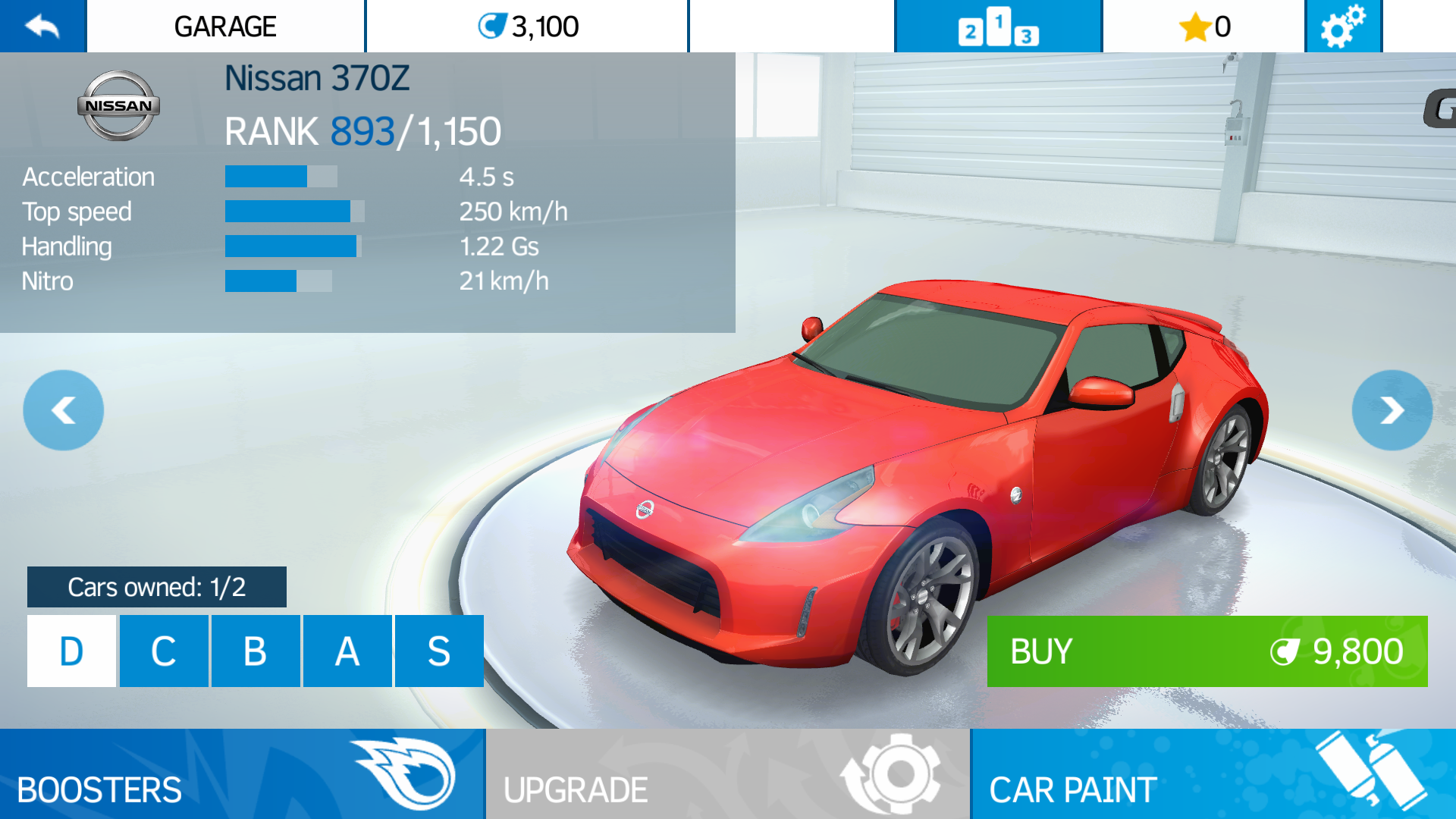
Task: Open the Upgrade menu
Action: (727, 774)
